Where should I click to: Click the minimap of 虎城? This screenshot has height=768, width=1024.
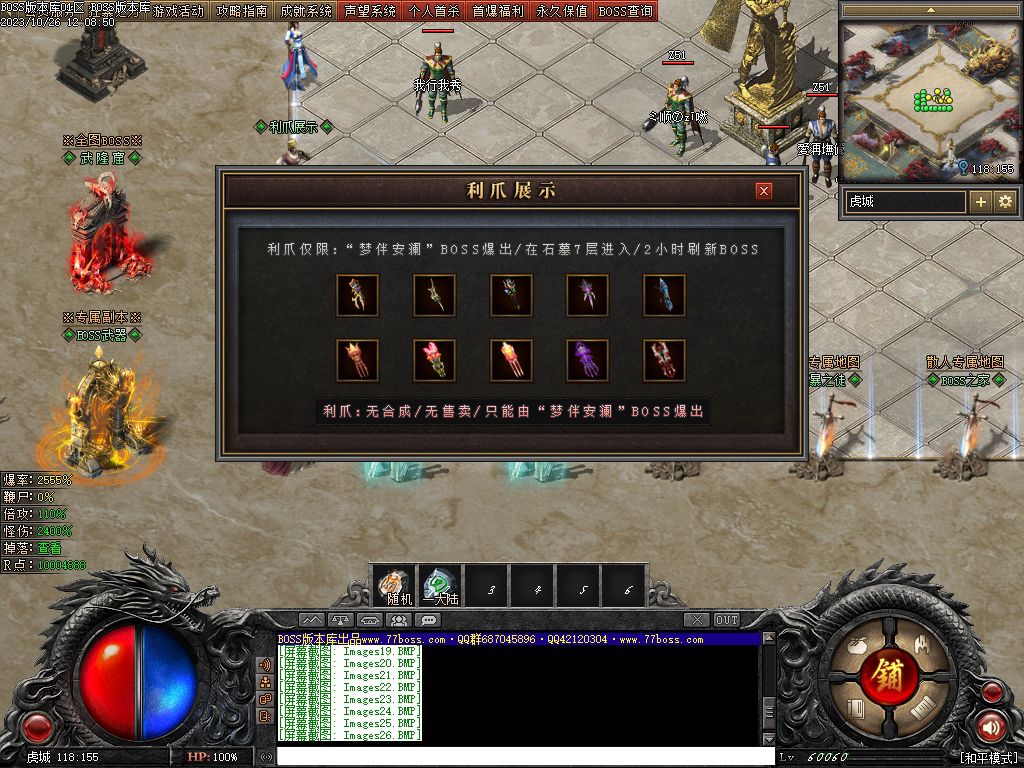929,98
